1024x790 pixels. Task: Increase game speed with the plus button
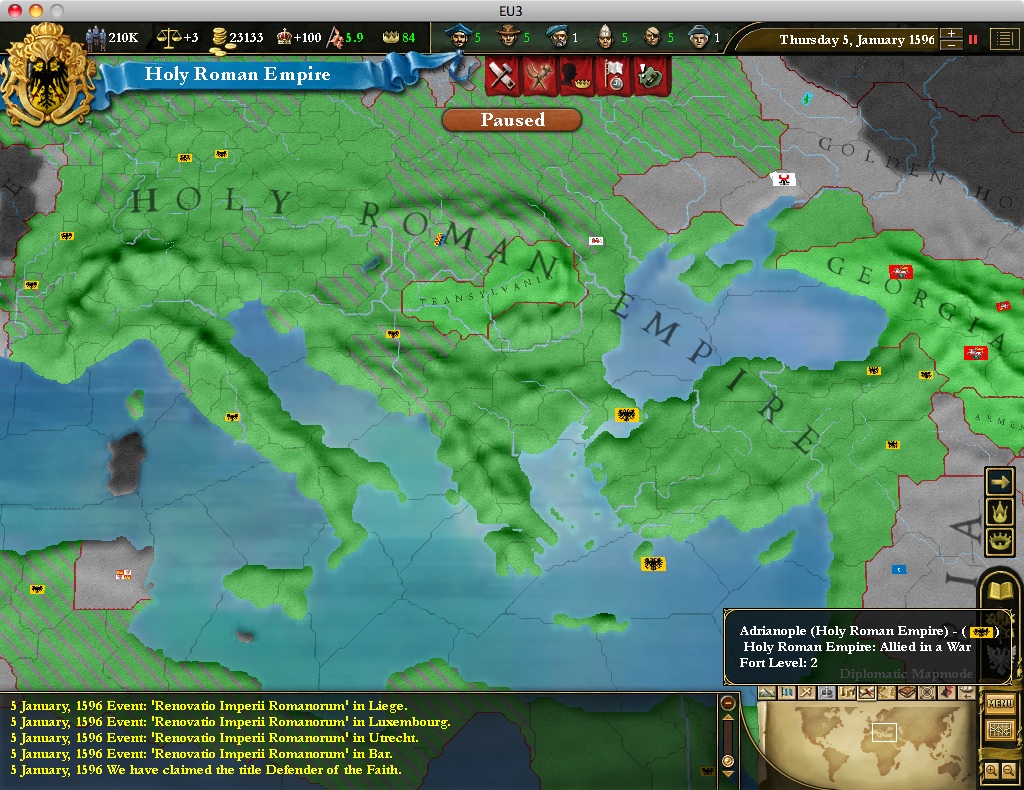(951, 33)
